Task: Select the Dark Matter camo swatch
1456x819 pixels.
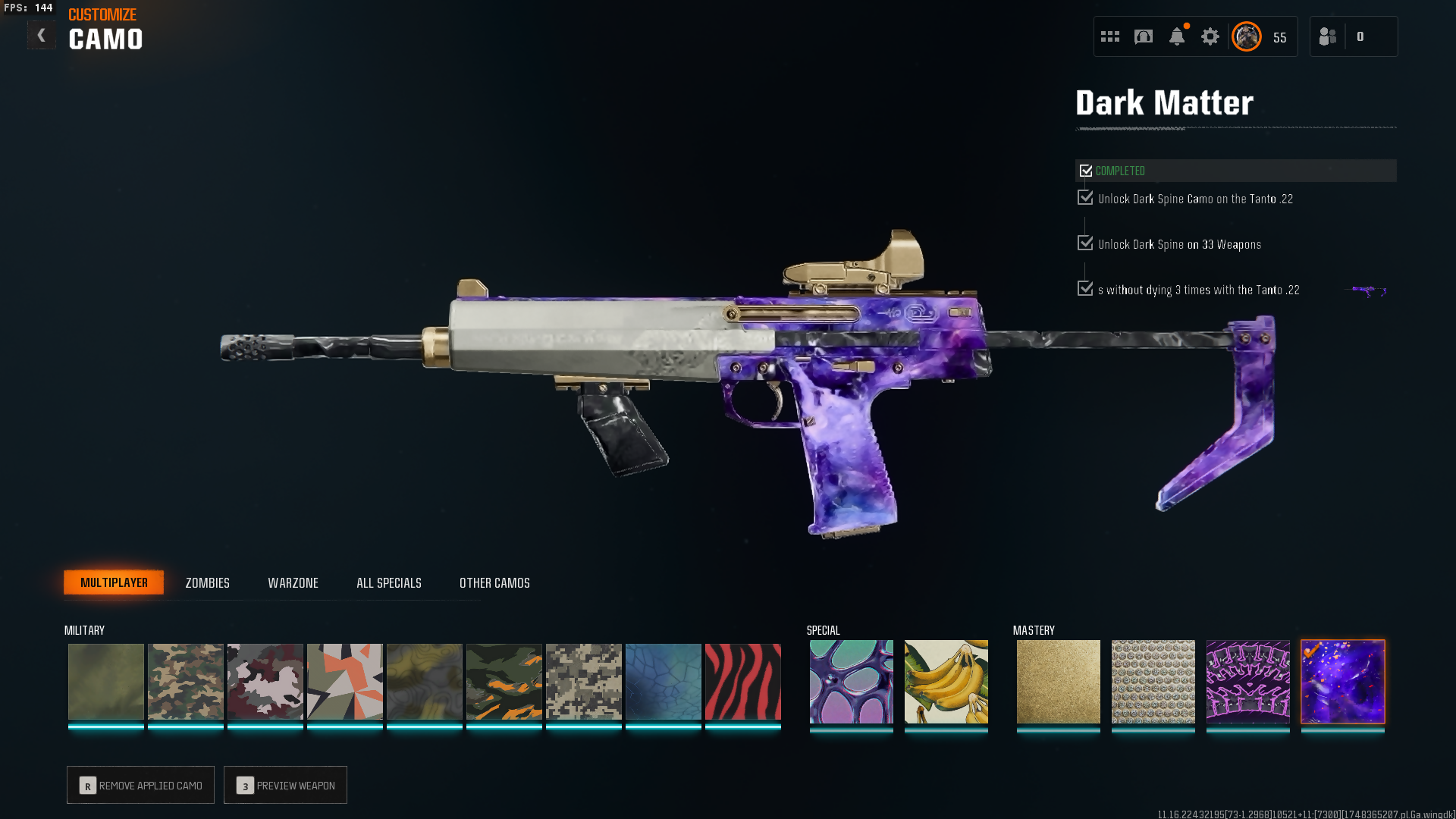Action: click(1342, 682)
